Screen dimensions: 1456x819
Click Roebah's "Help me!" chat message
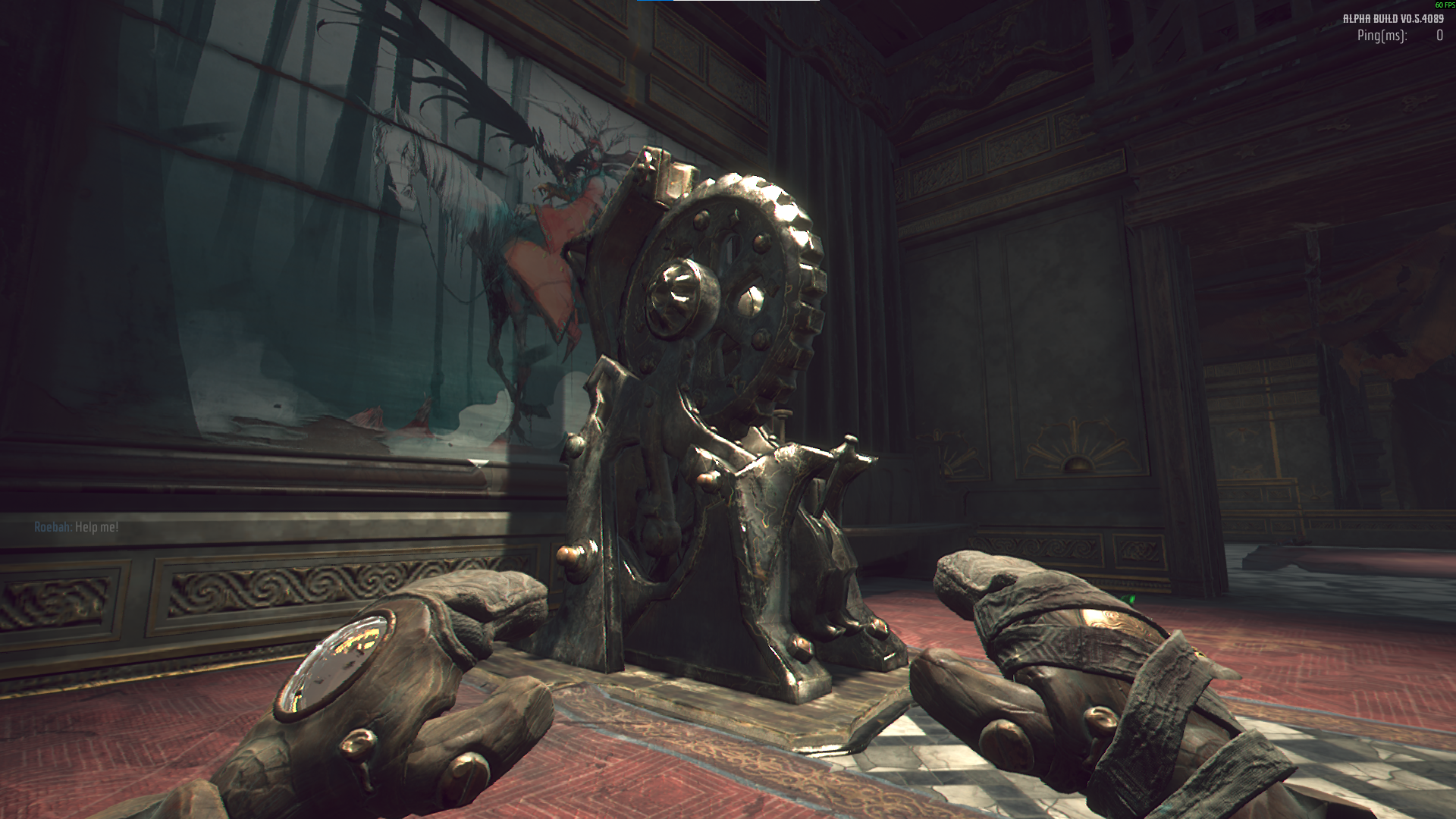tap(77, 527)
